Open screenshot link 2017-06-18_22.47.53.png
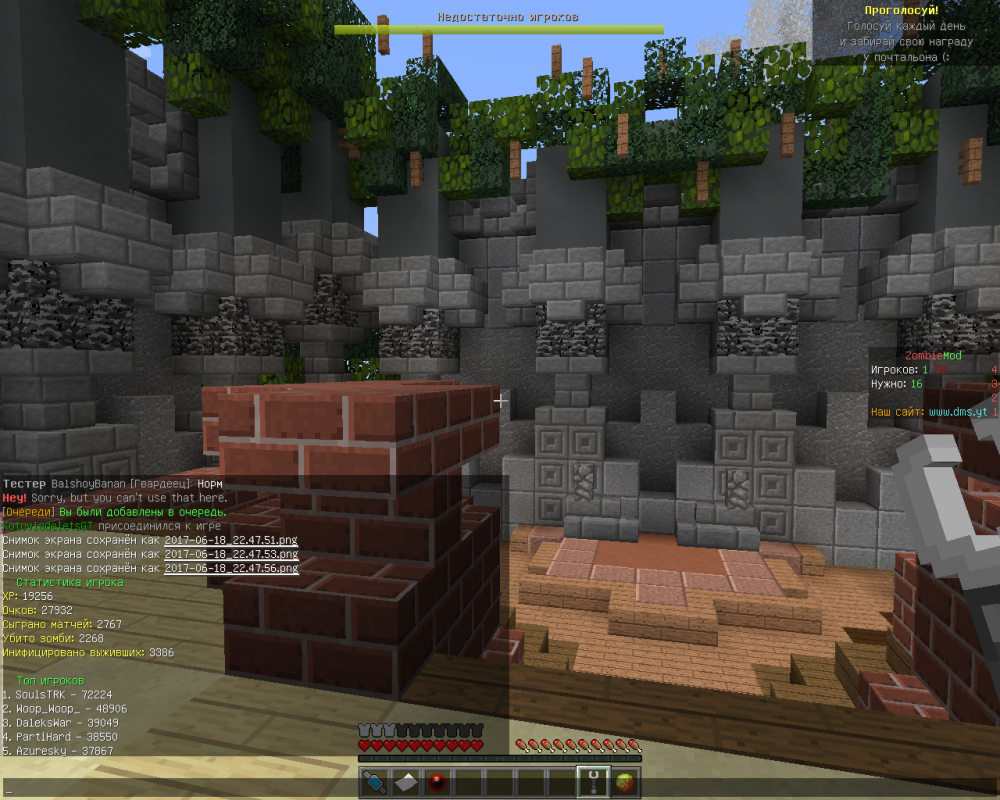1000x800 pixels. [231, 554]
